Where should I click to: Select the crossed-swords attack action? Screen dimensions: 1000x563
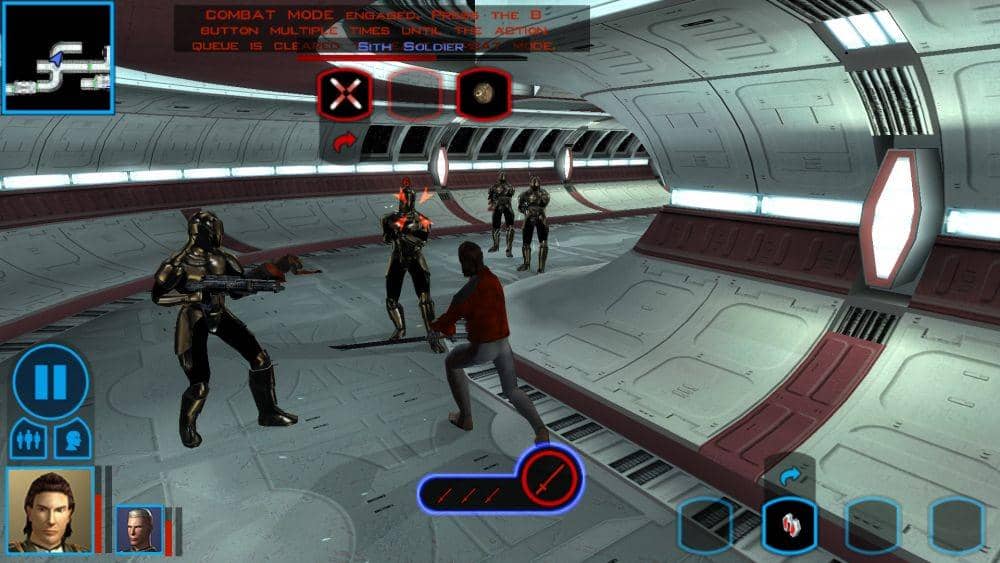[x=345, y=95]
